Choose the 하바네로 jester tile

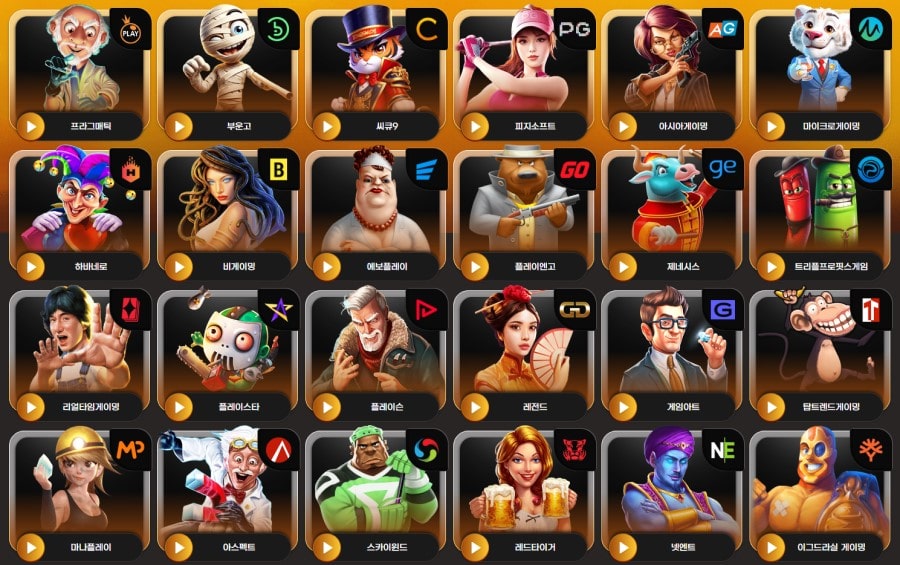click(x=82, y=210)
